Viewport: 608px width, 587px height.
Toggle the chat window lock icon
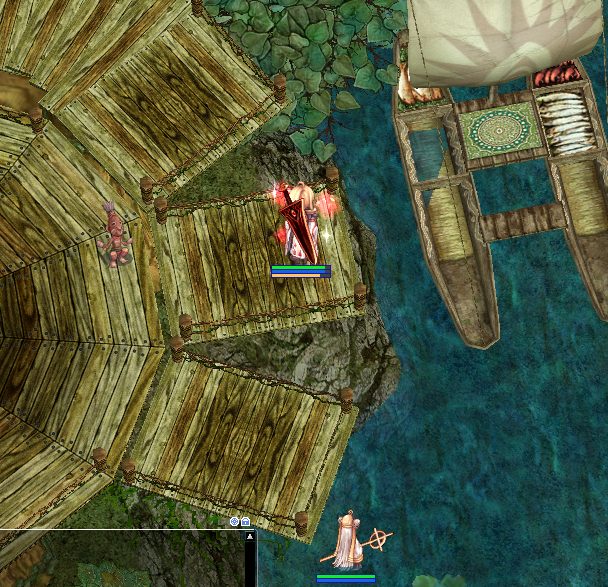245,521
